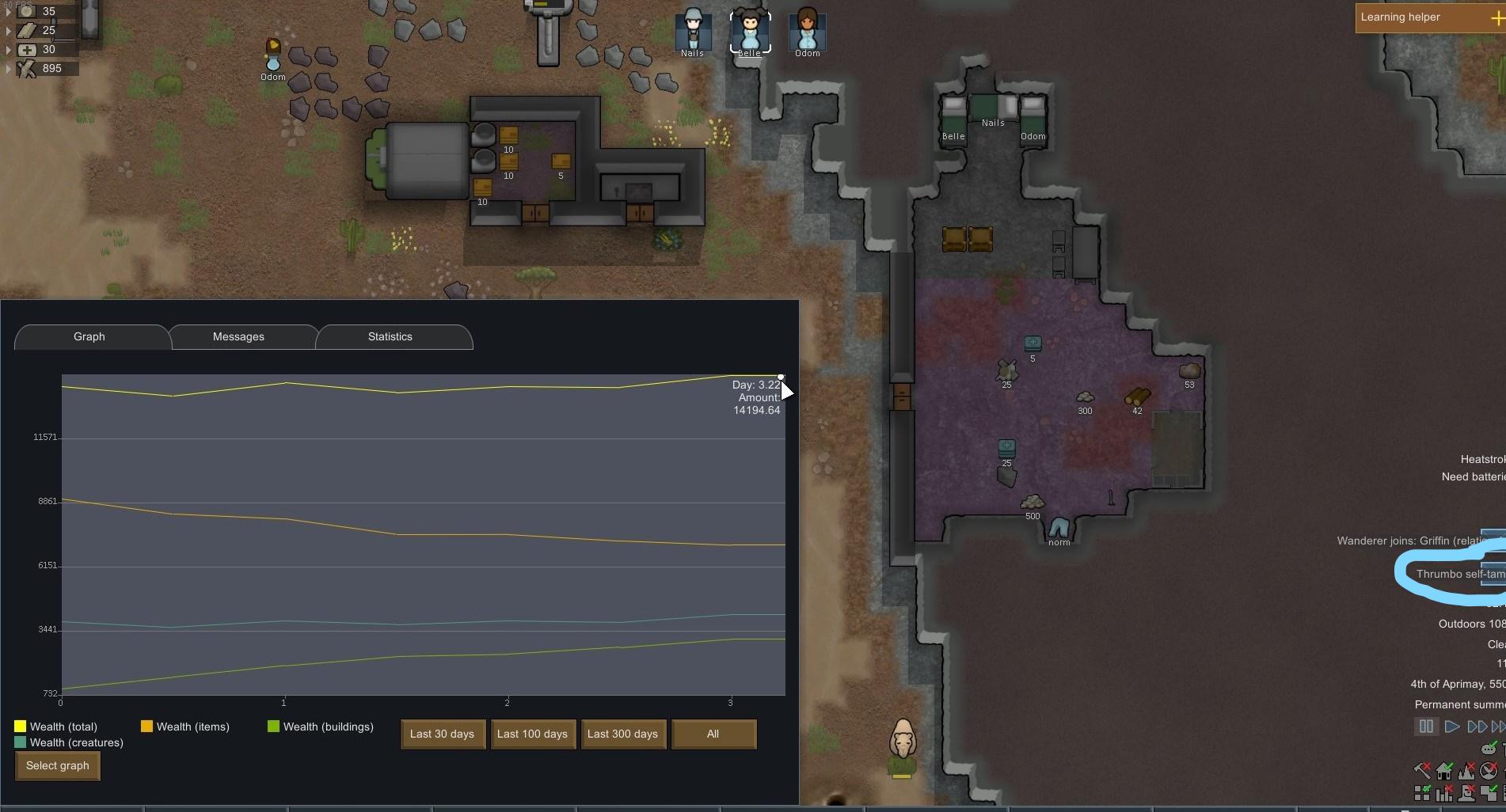Pause the game with the pause icon
Screen dimensions: 1506x812
(x=1426, y=727)
